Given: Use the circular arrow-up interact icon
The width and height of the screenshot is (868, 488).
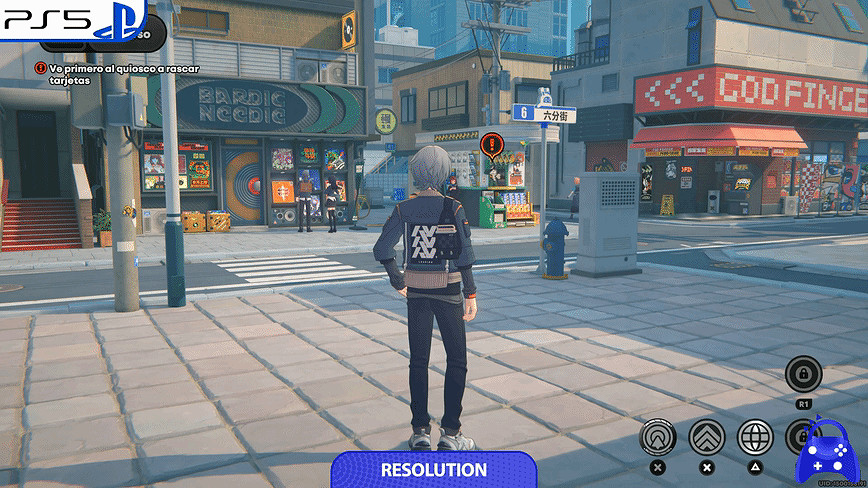Looking at the screenshot, I should pyautogui.click(x=658, y=437).
